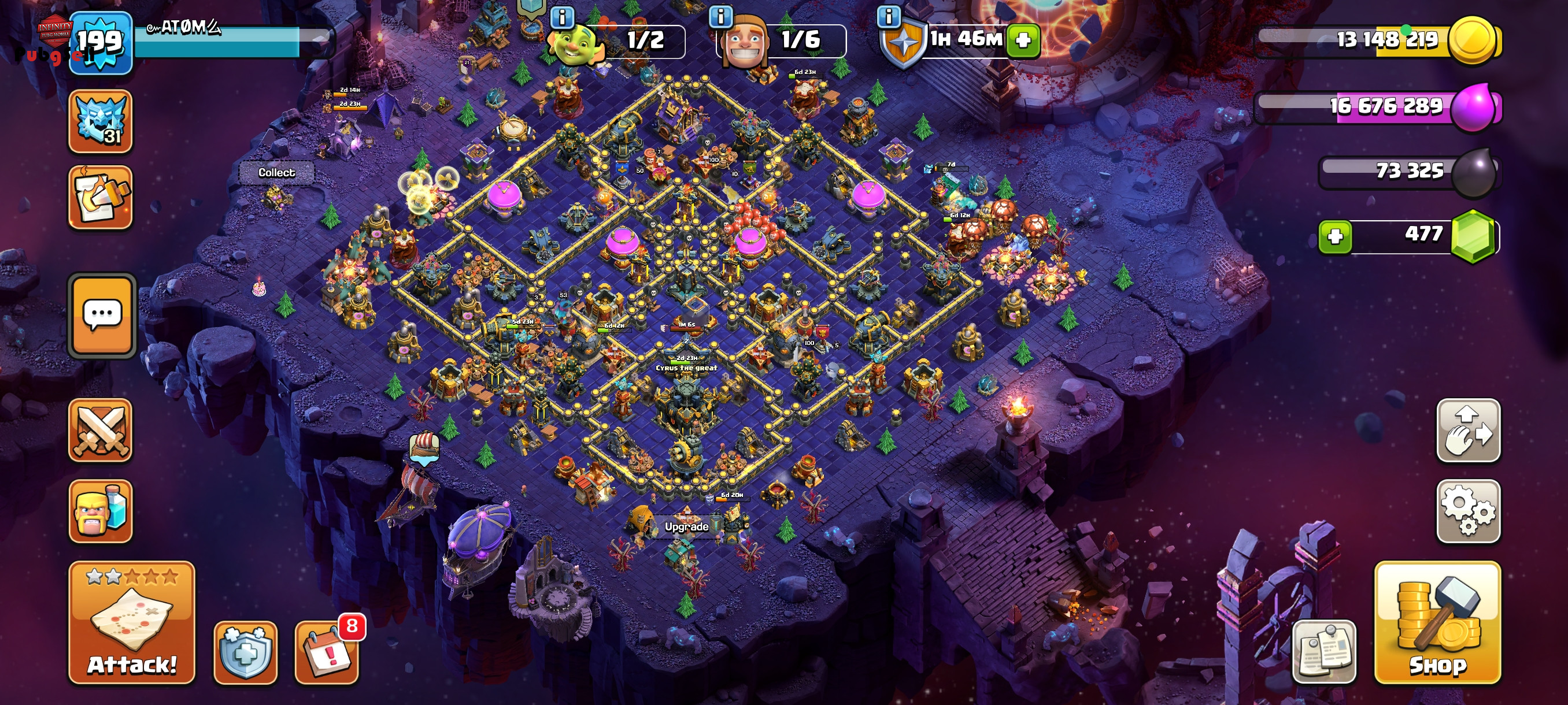Open the barbarian army training menu

point(101,511)
